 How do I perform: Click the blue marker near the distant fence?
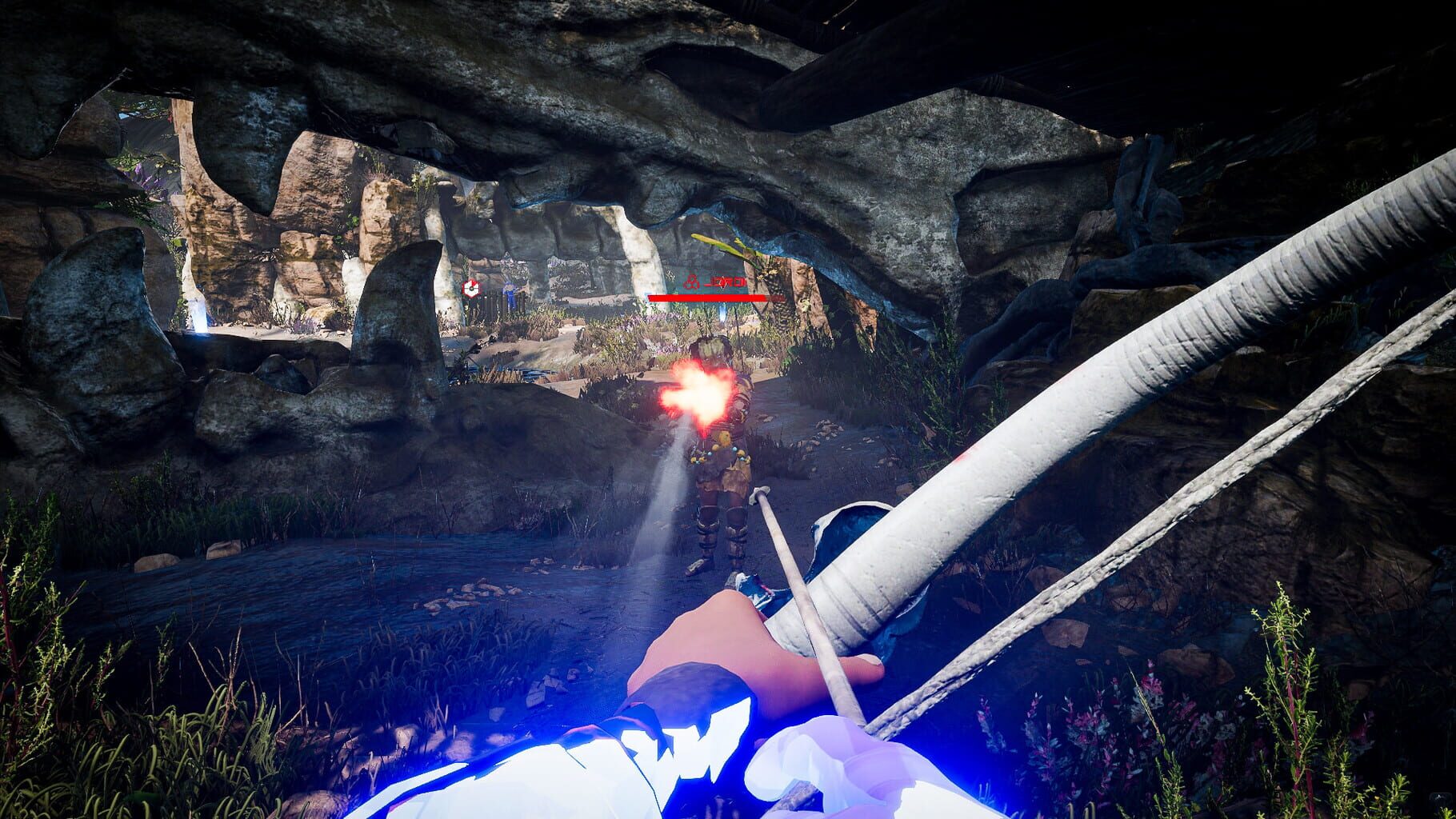(x=510, y=293)
